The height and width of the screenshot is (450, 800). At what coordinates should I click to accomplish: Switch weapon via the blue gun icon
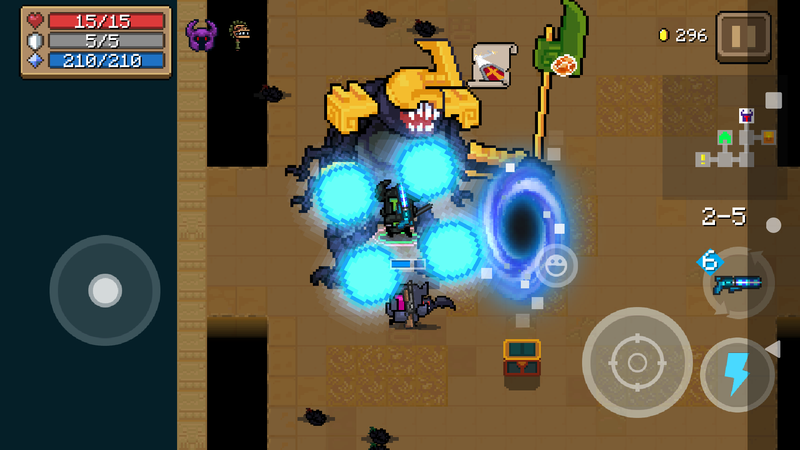tap(737, 283)
